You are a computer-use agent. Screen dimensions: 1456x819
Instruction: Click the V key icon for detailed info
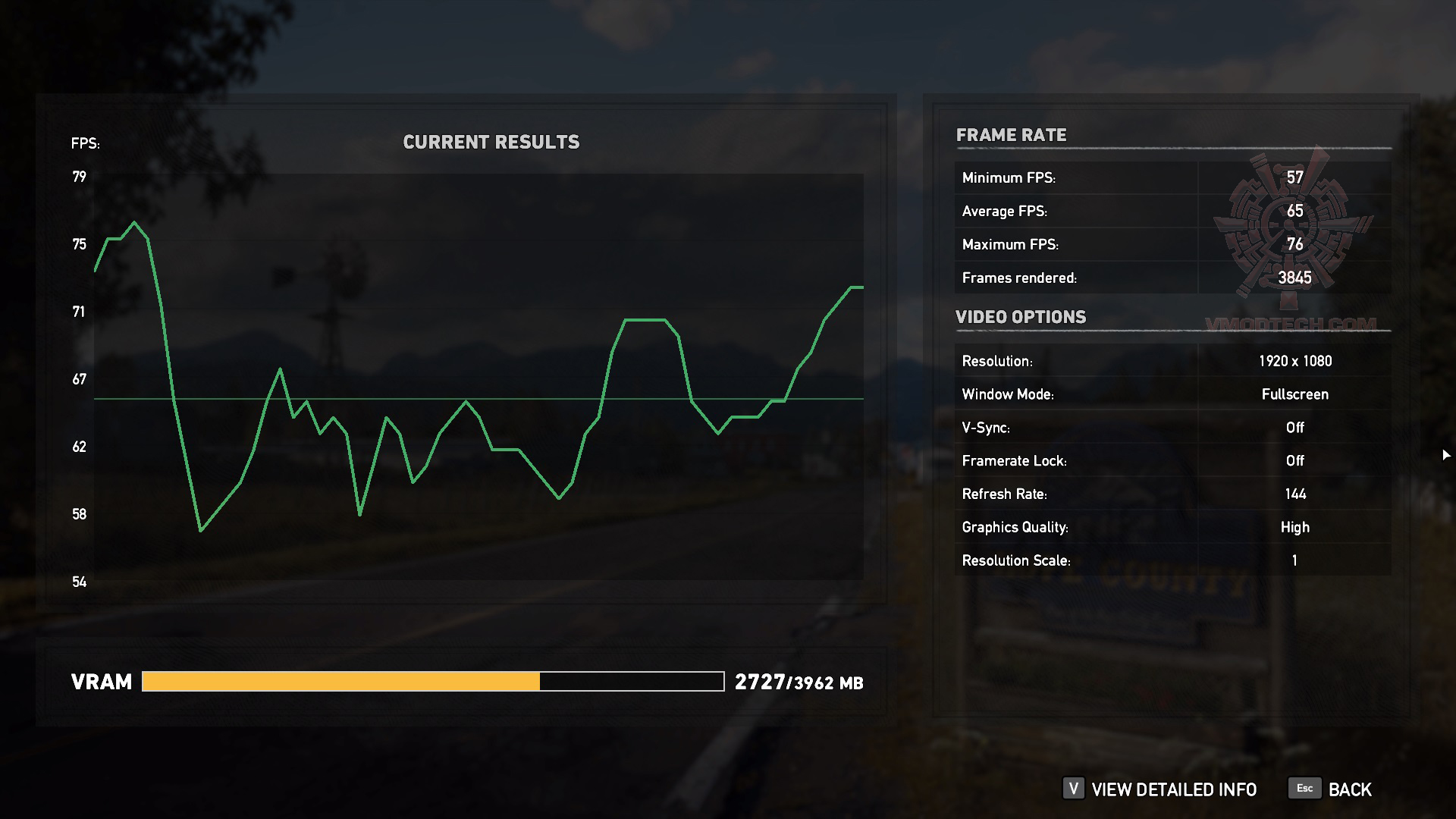pyautogui.click(x=1072, y=789)
